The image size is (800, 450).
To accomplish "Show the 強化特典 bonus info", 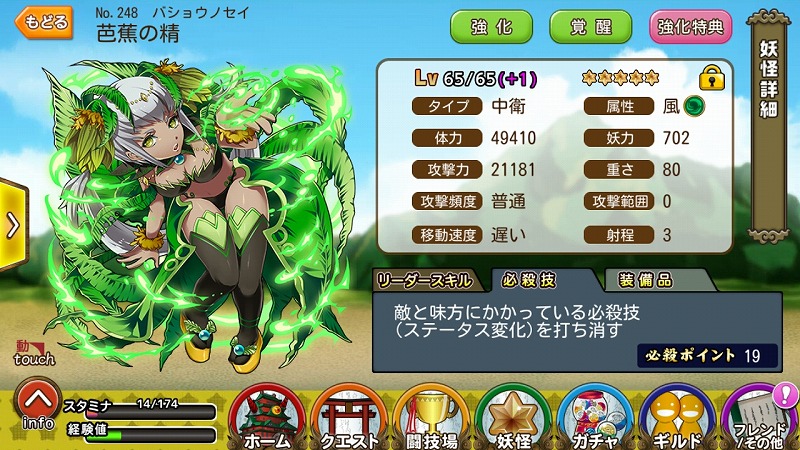I will [x=690, y=27].
